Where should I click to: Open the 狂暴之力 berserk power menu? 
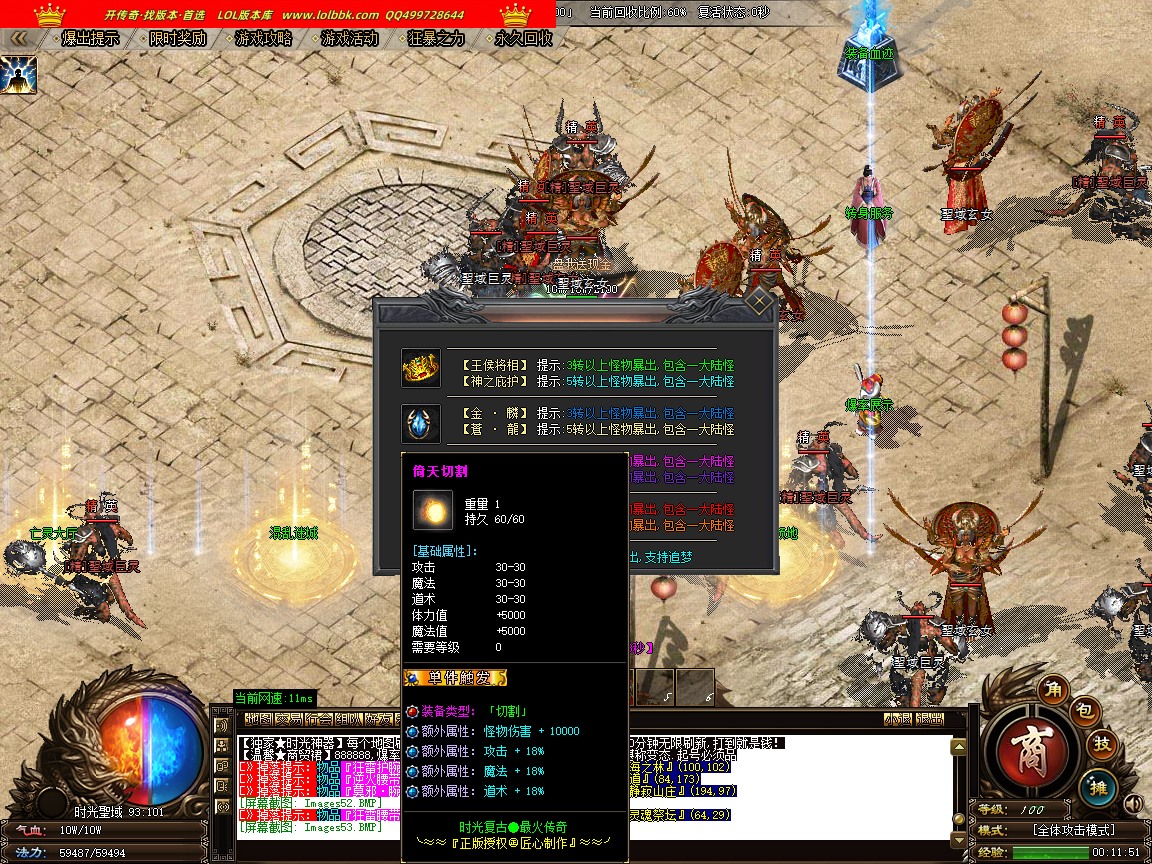[436, 39]
